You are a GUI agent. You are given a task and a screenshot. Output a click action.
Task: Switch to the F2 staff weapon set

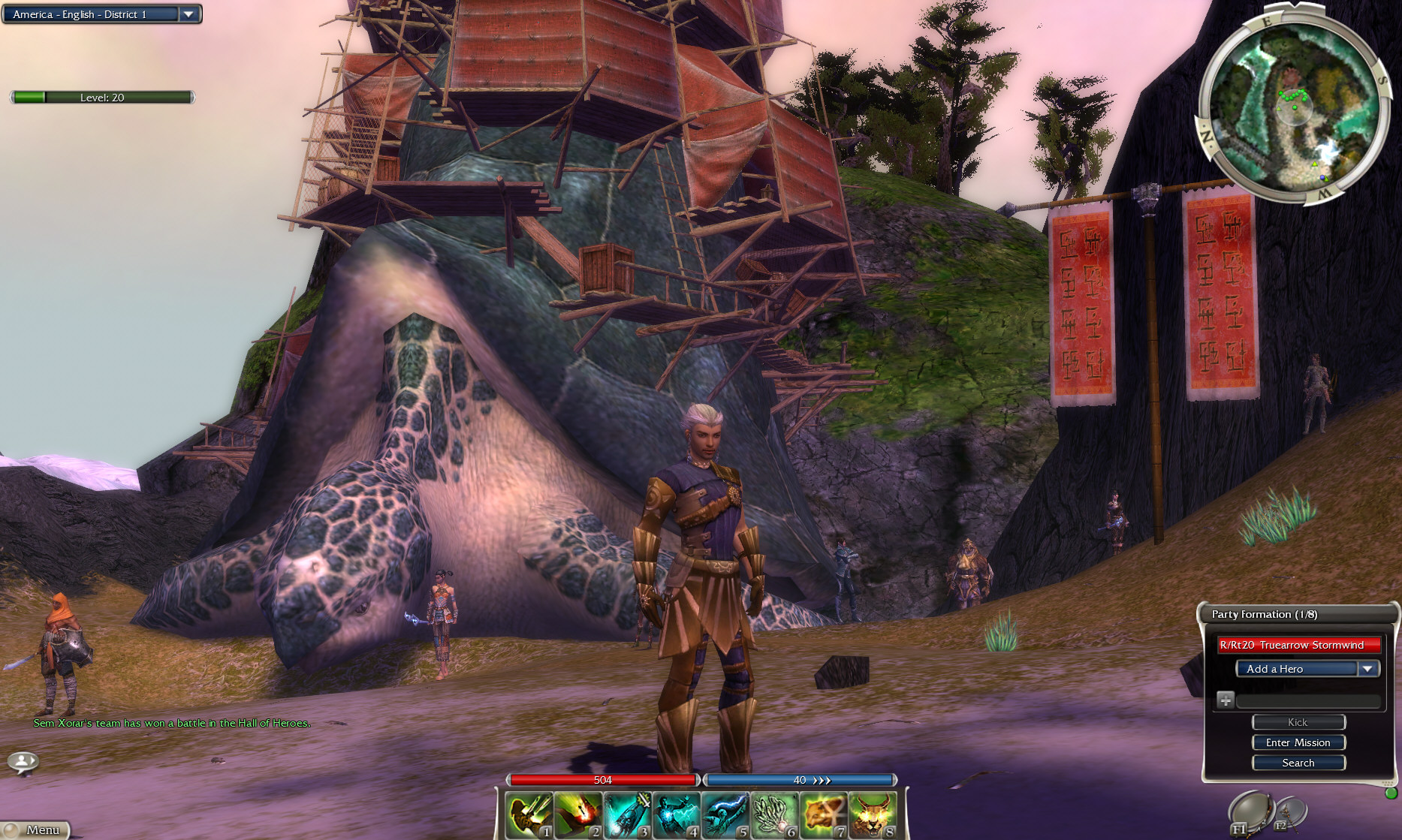(1289, 814)
